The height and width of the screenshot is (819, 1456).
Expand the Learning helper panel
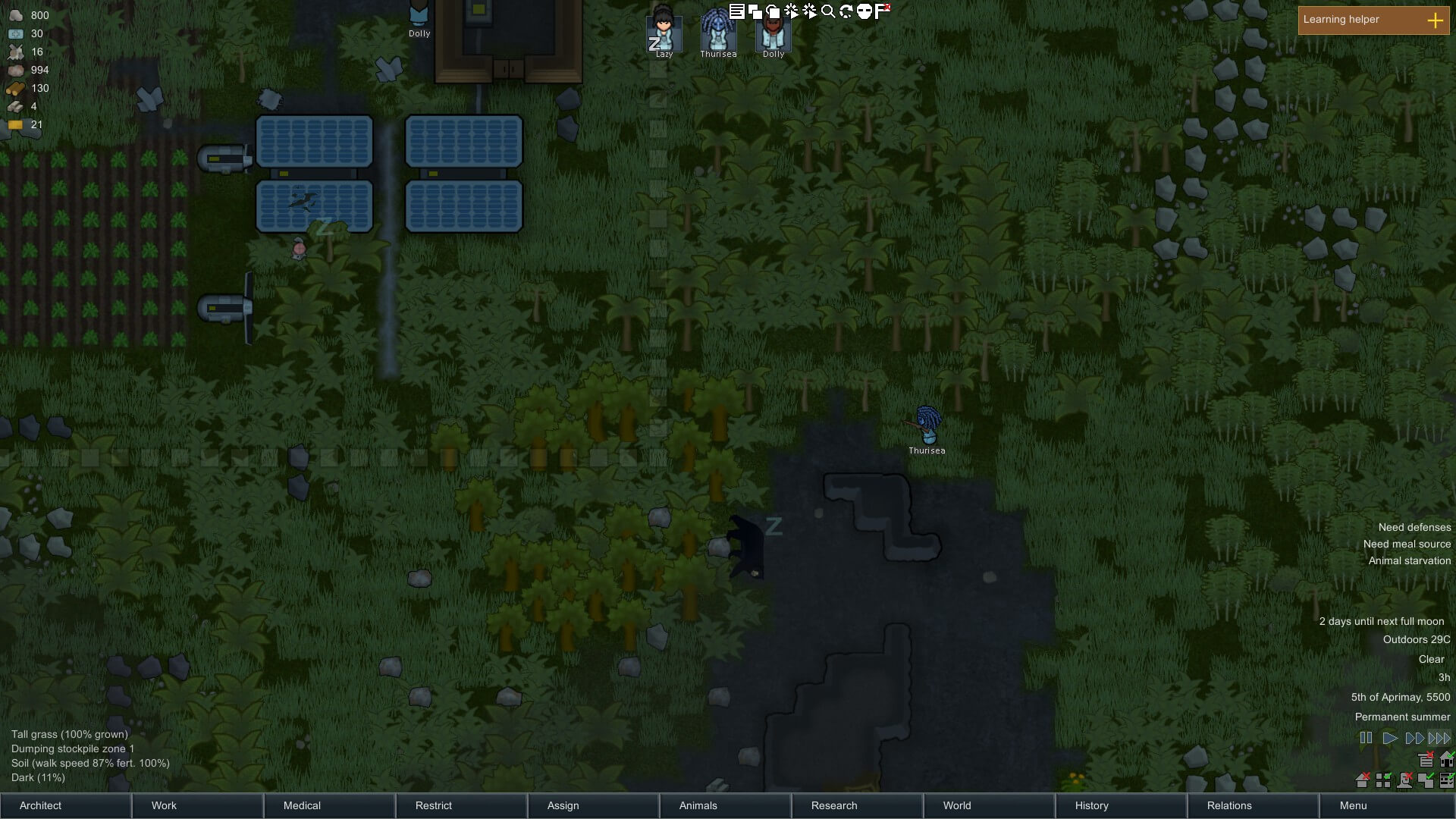[1435, 20]
